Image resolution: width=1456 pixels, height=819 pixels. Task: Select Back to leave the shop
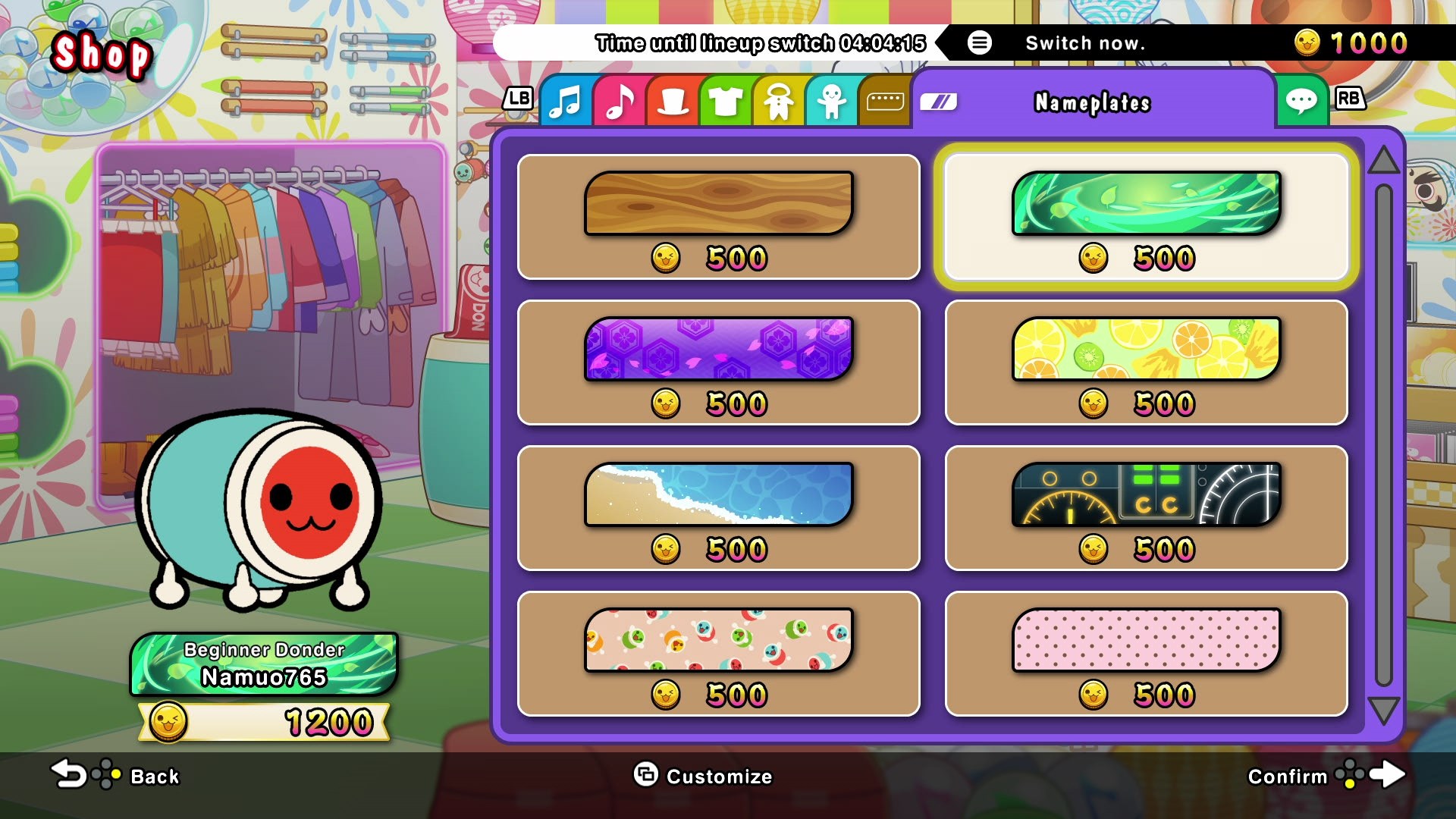point(114,777)
